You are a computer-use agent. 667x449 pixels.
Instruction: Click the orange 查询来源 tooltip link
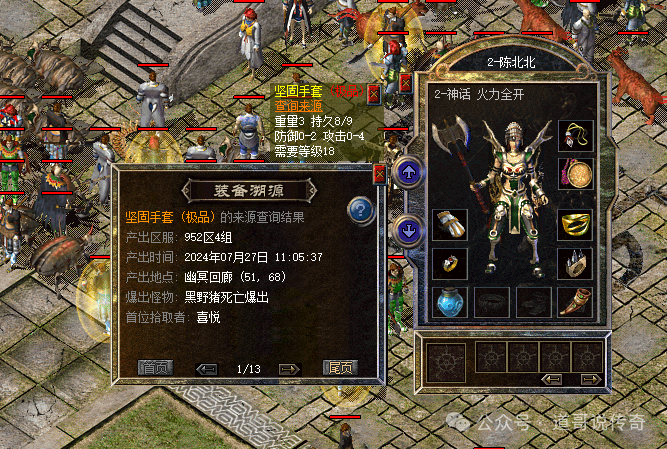pos(298,106)
